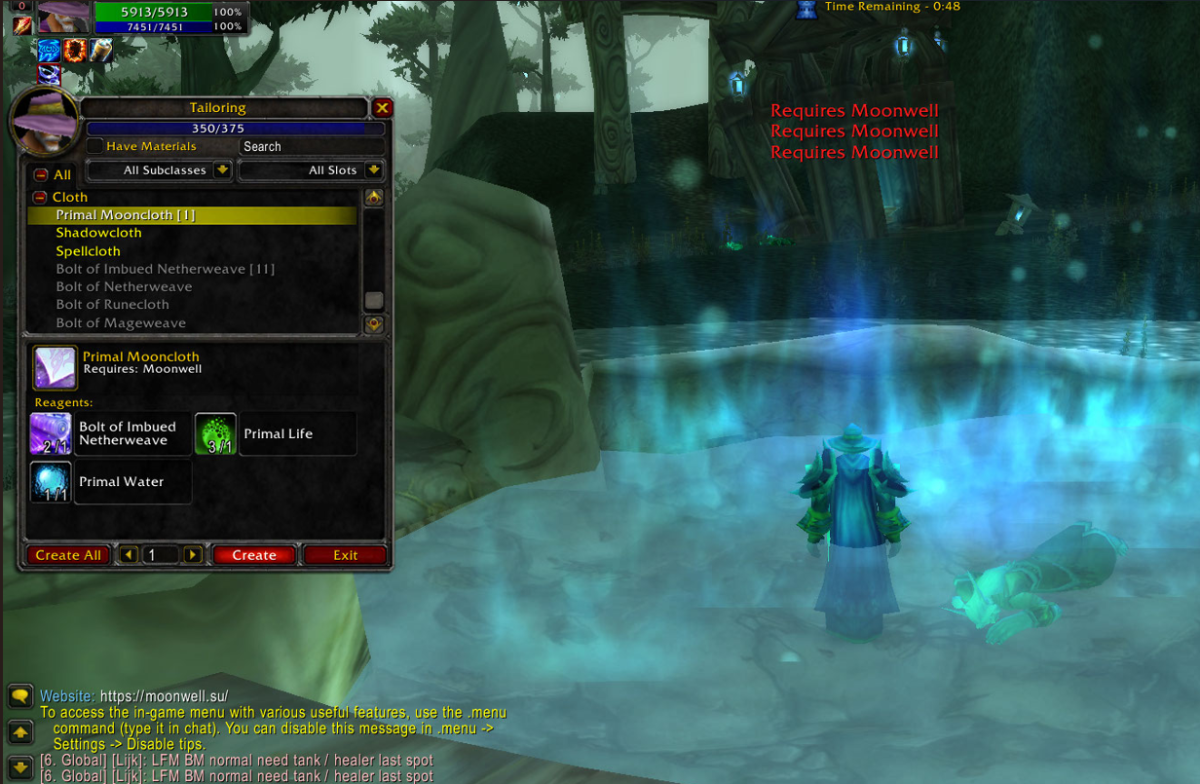Click the Create All button

(x=68, y=555)
